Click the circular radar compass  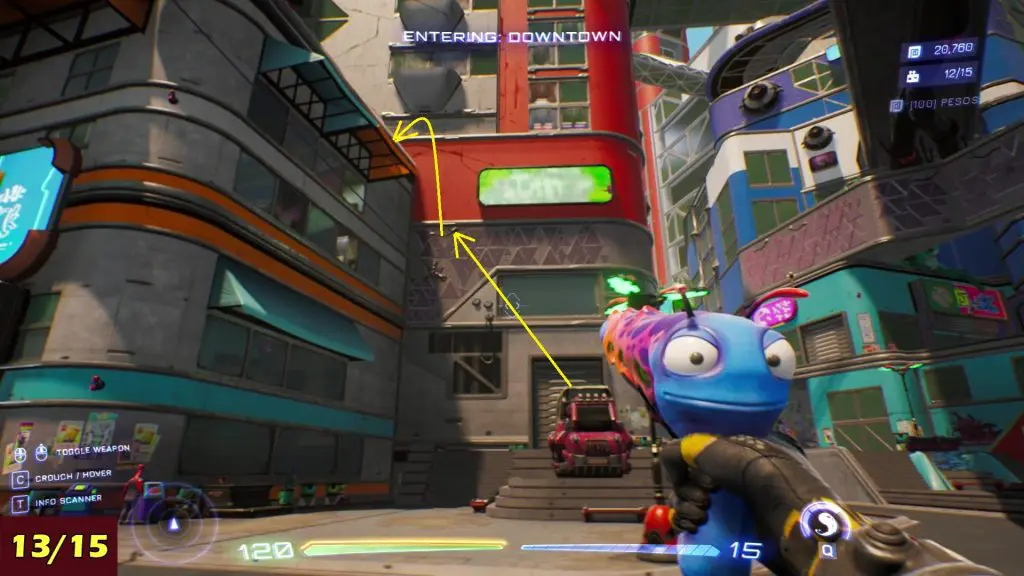(x=176, y=523)
